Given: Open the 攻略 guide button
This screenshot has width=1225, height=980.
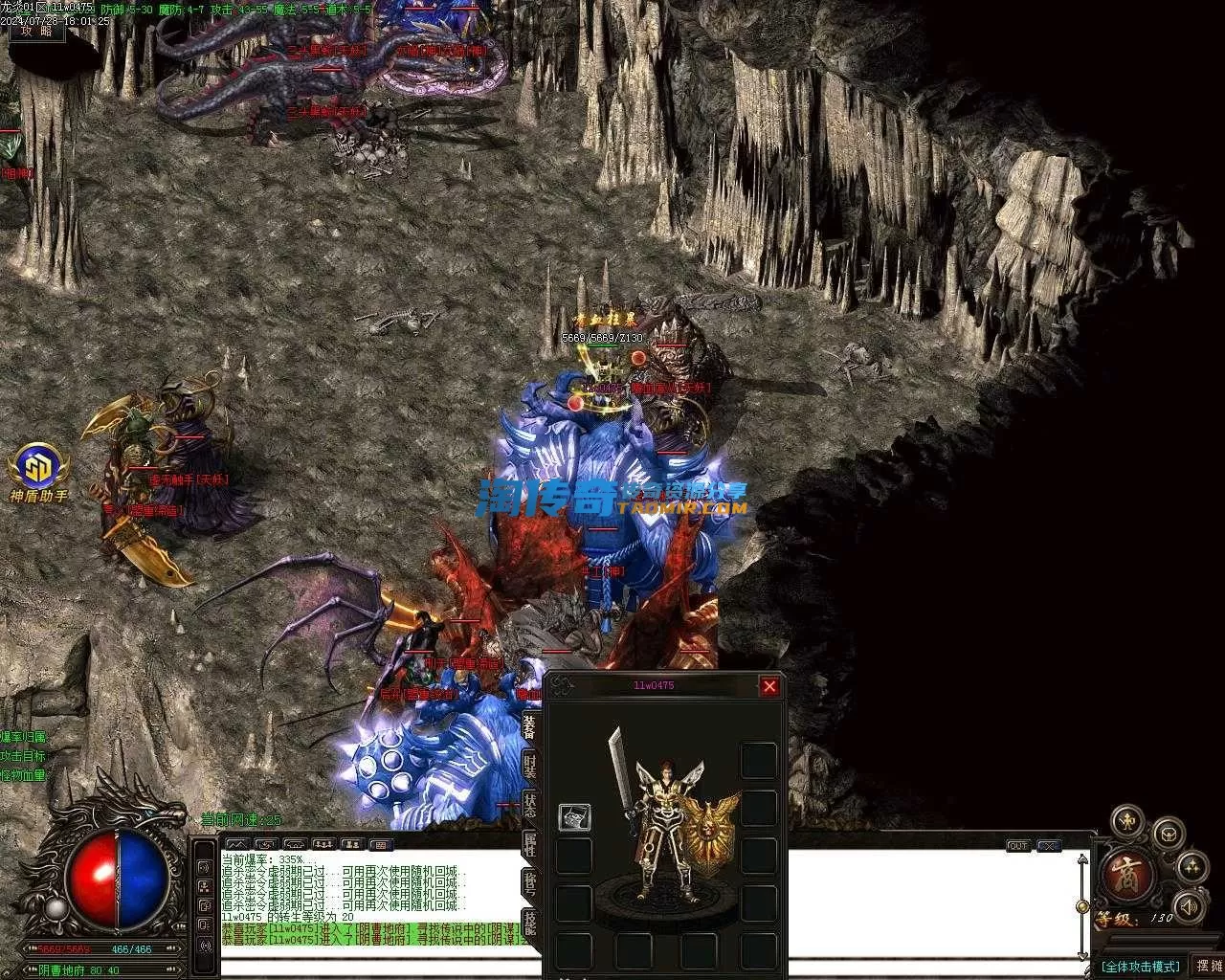Looking at the screenshot, I should click(37, 30).
